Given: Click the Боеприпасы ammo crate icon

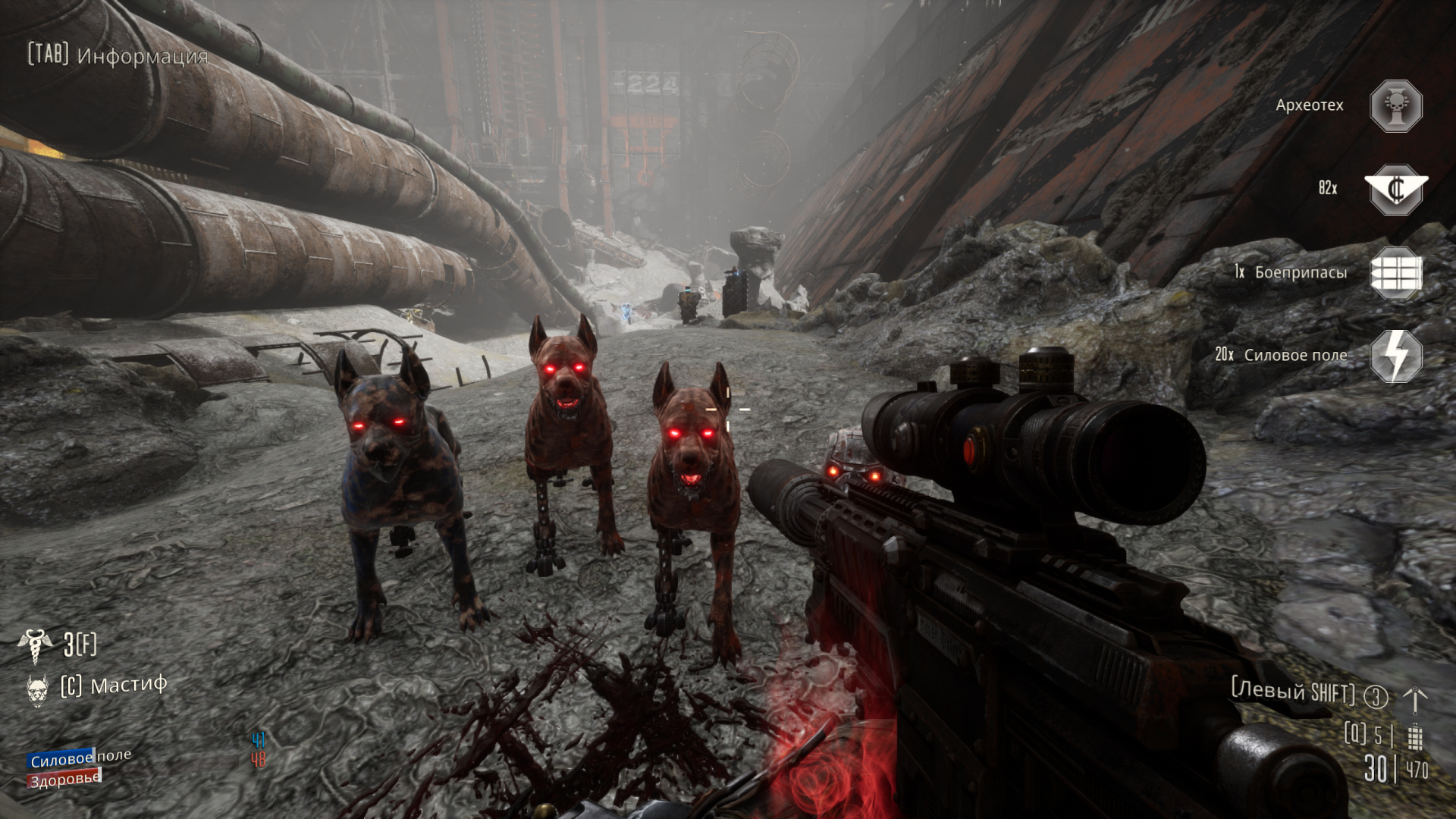Looking at the screenshot, I should click(x=1395, y=273).
